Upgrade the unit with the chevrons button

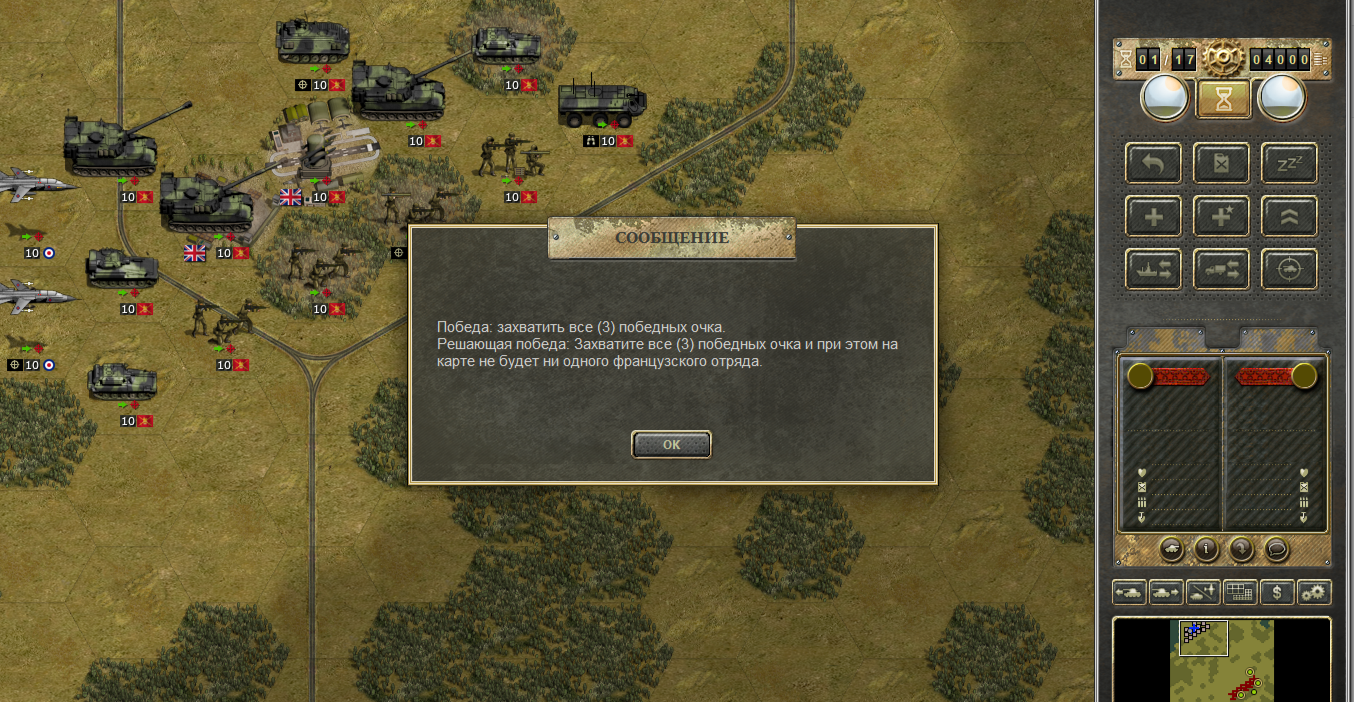coord(1289,216)
